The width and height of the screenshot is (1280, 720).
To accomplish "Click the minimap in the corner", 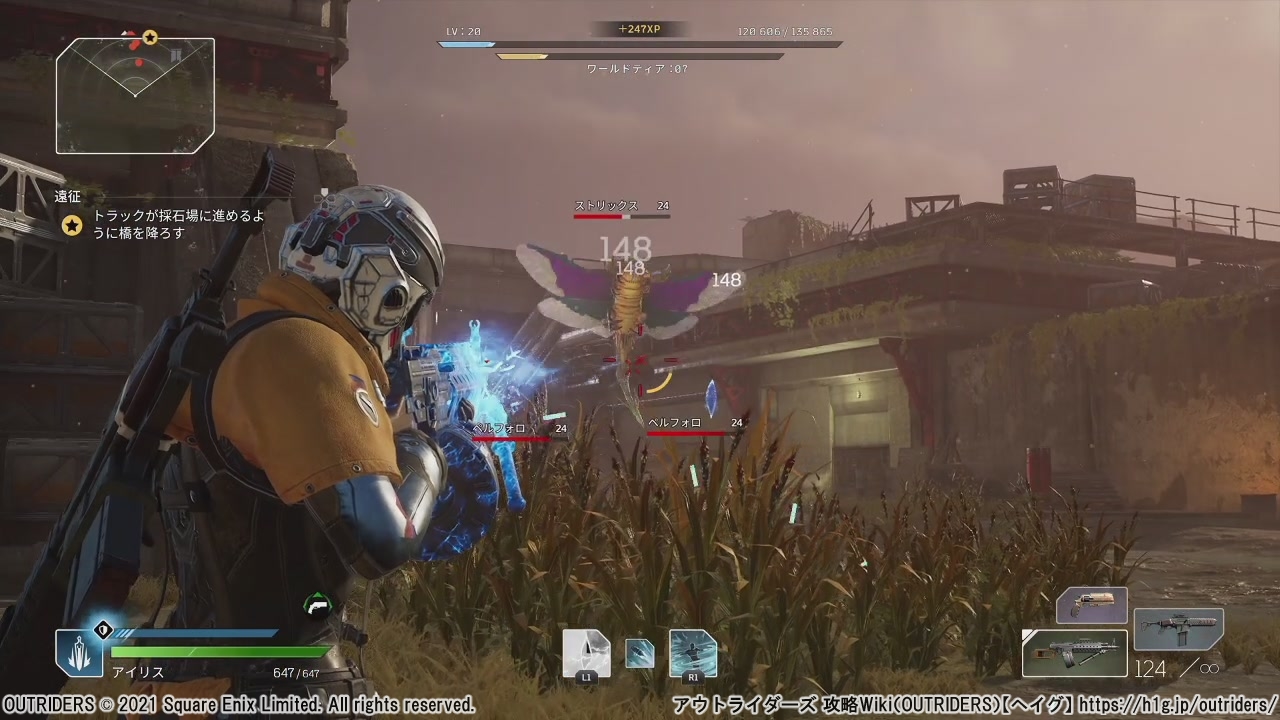I will 135,95.
